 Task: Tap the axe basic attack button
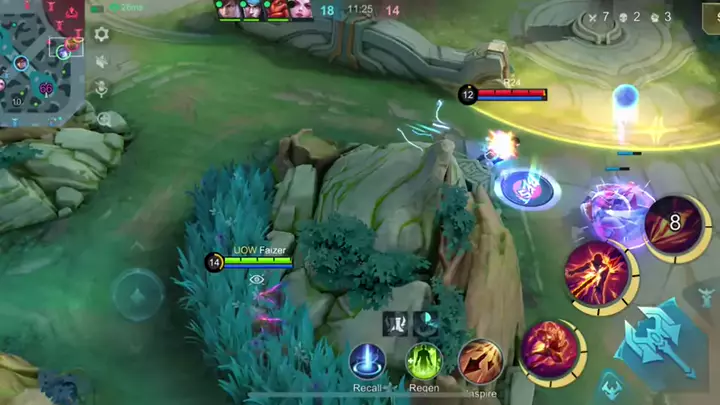pos(654,340)
